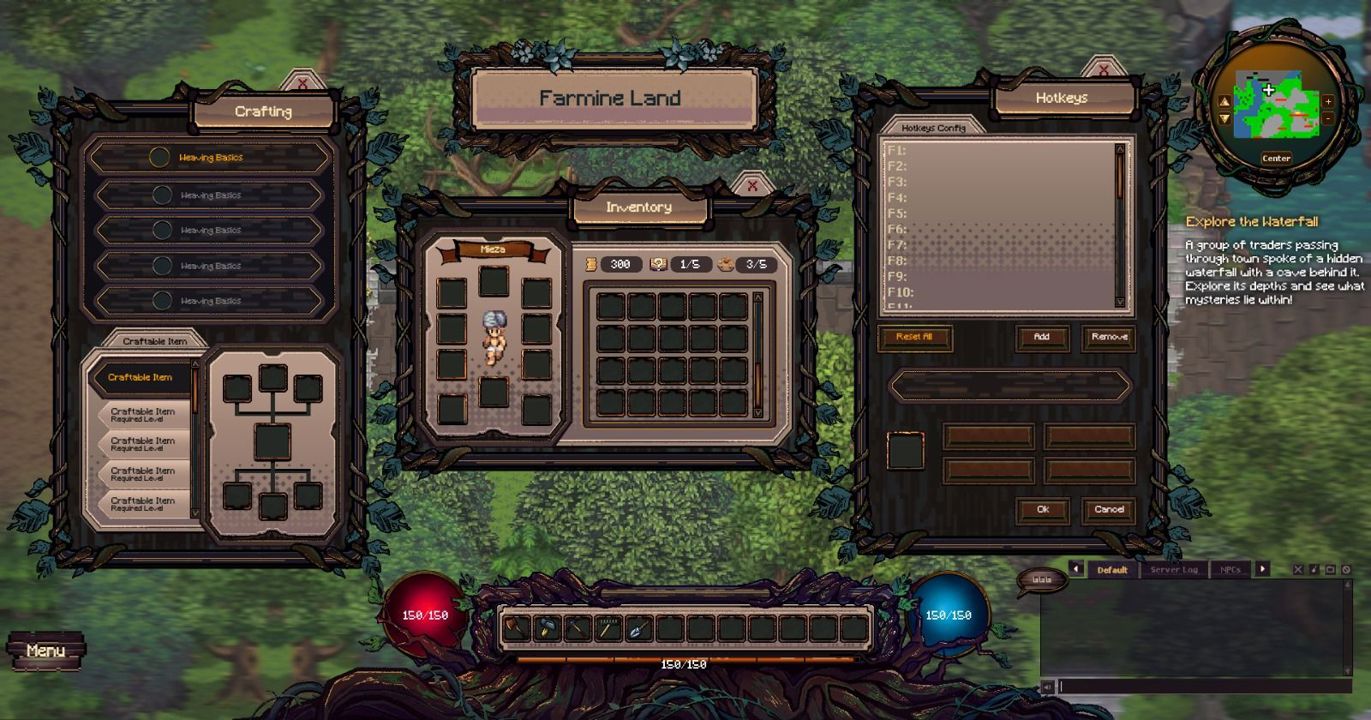Click Reset All in Hotkeys
1371x720 pixels.
click(x=914, y=337)
